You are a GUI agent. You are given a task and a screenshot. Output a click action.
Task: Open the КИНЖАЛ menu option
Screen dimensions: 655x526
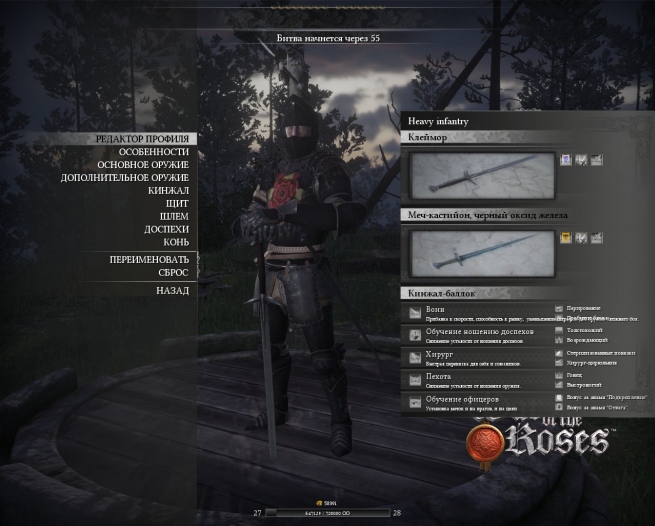[x=168, y=190]
